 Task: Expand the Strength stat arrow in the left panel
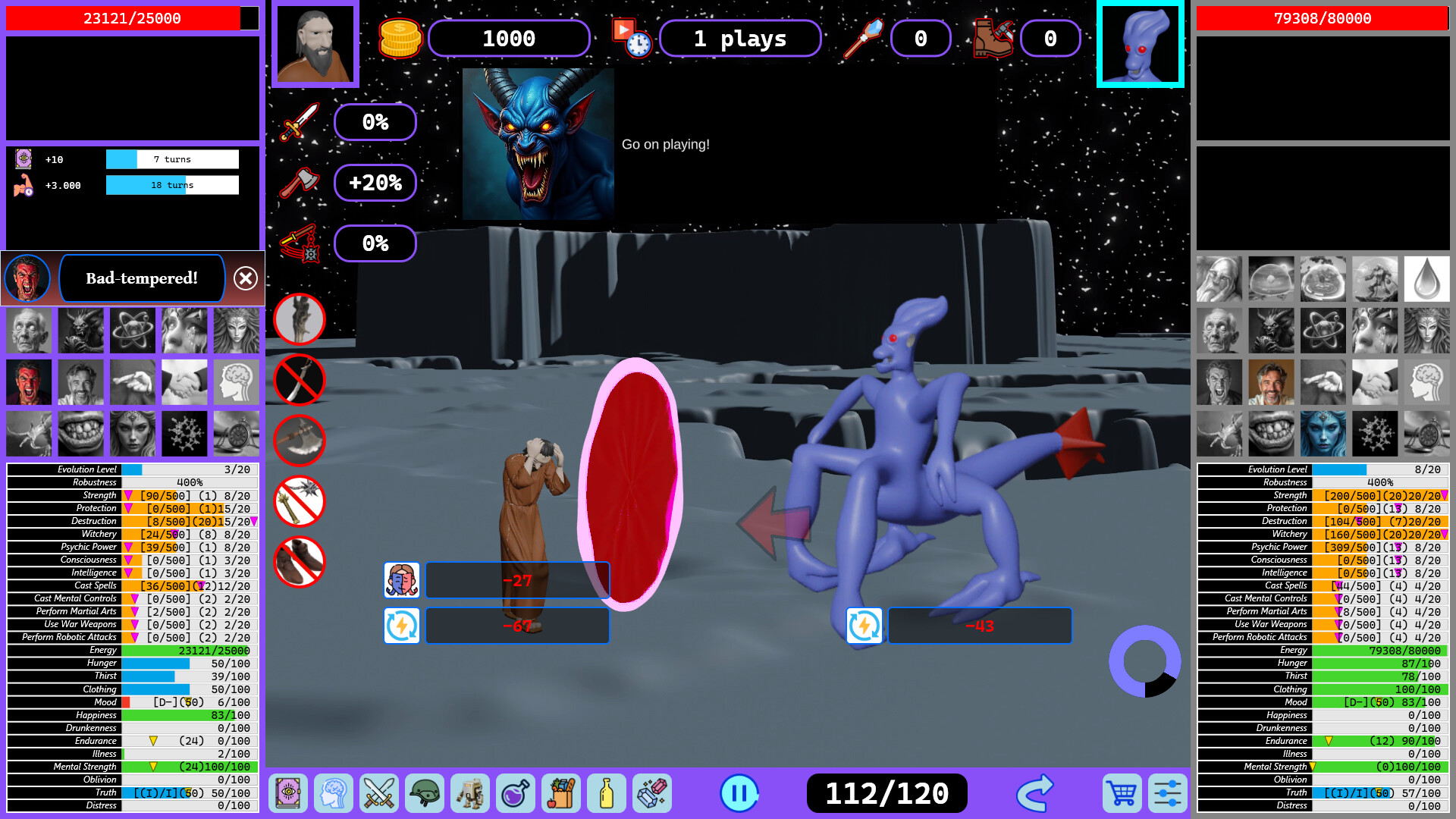[129, 494]
